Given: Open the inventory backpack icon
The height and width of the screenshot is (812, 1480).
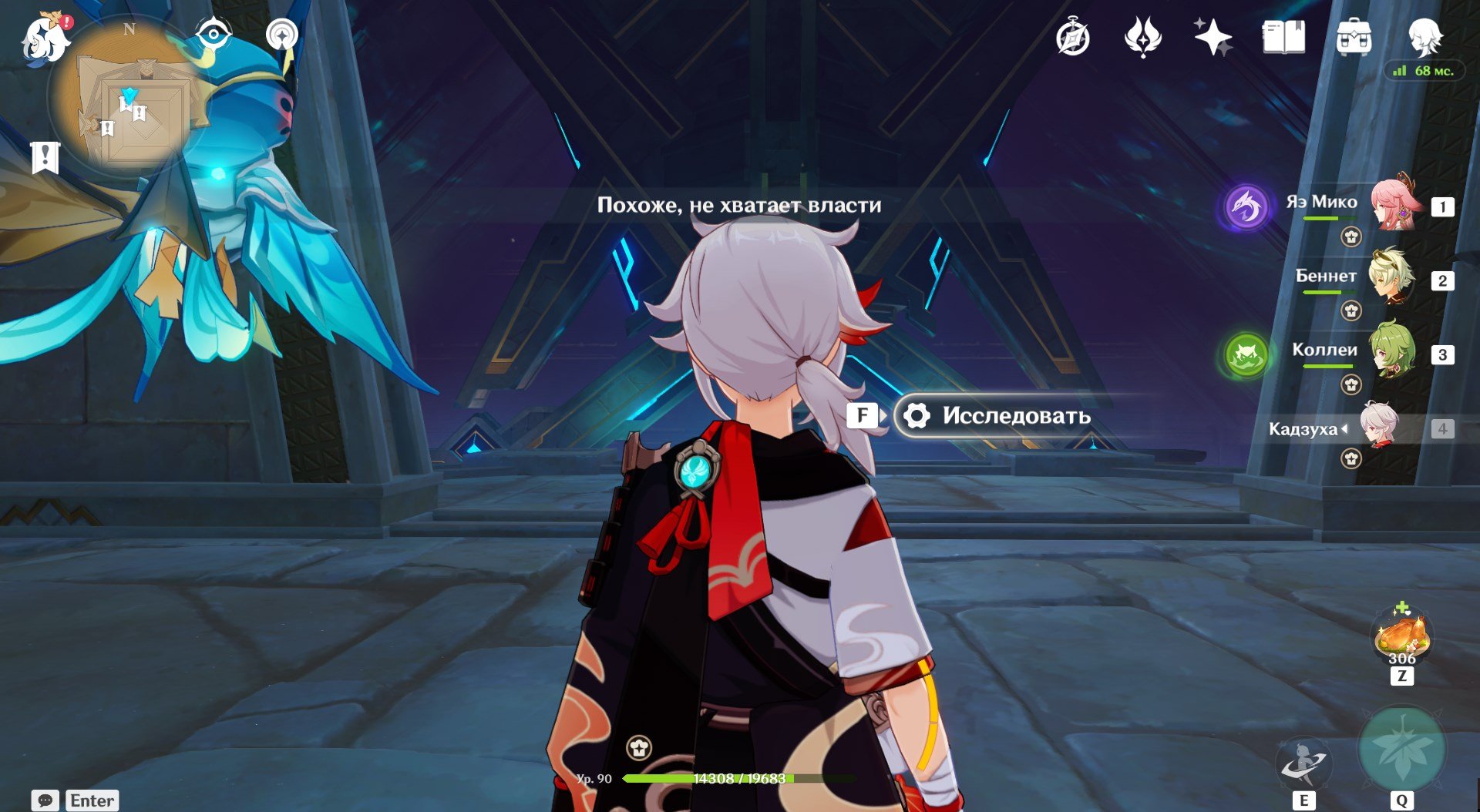Looking at the screenshot, I should 1354,37.
